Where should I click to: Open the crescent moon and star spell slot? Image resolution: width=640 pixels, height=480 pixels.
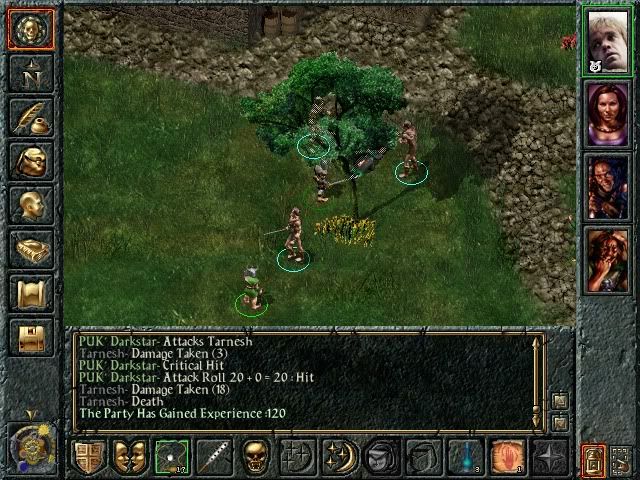pos(338,458)
